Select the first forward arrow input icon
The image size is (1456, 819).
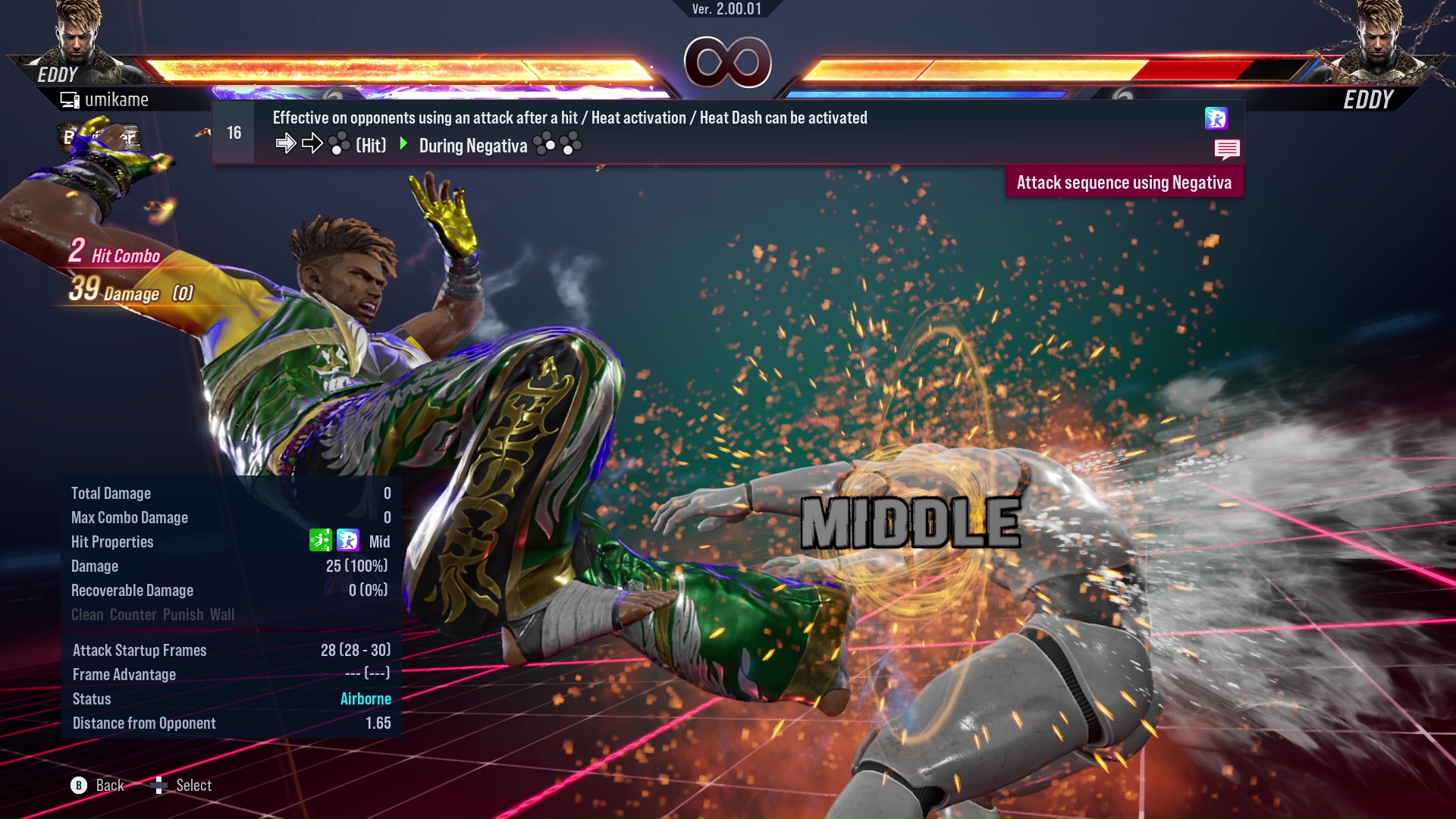pos(287,143)
